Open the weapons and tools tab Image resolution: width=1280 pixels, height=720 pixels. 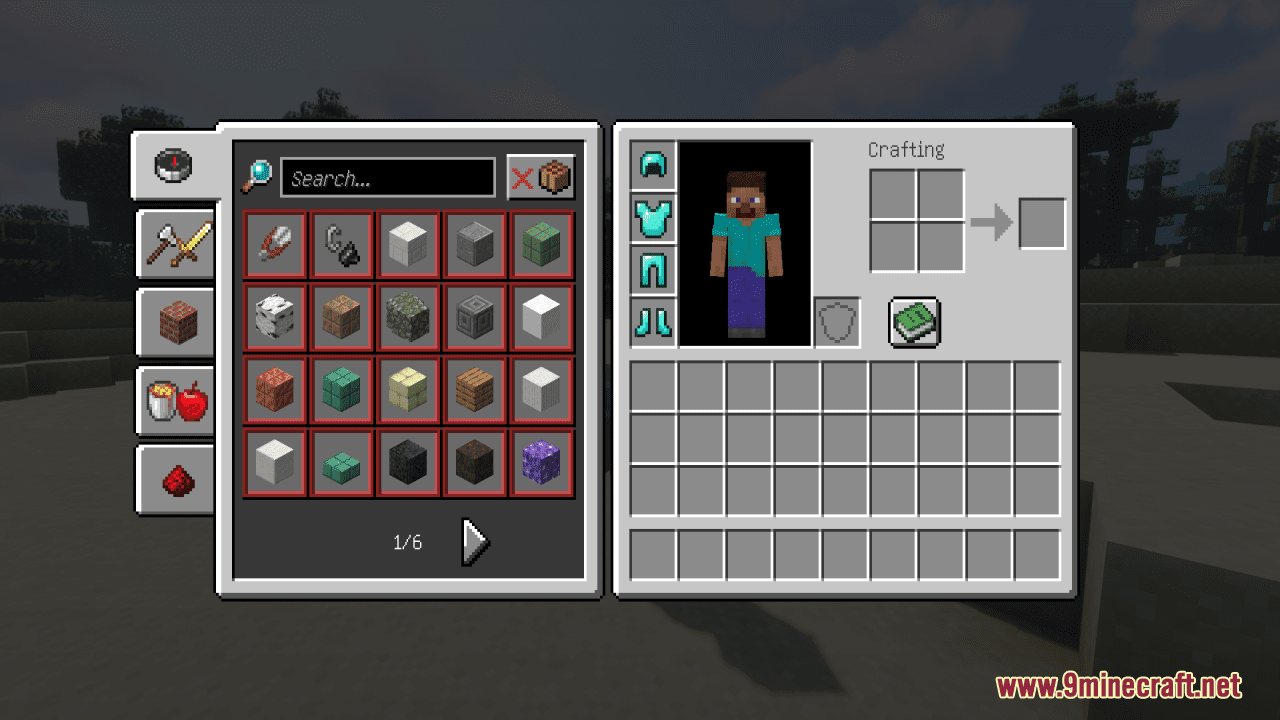(x=176, y=245)
